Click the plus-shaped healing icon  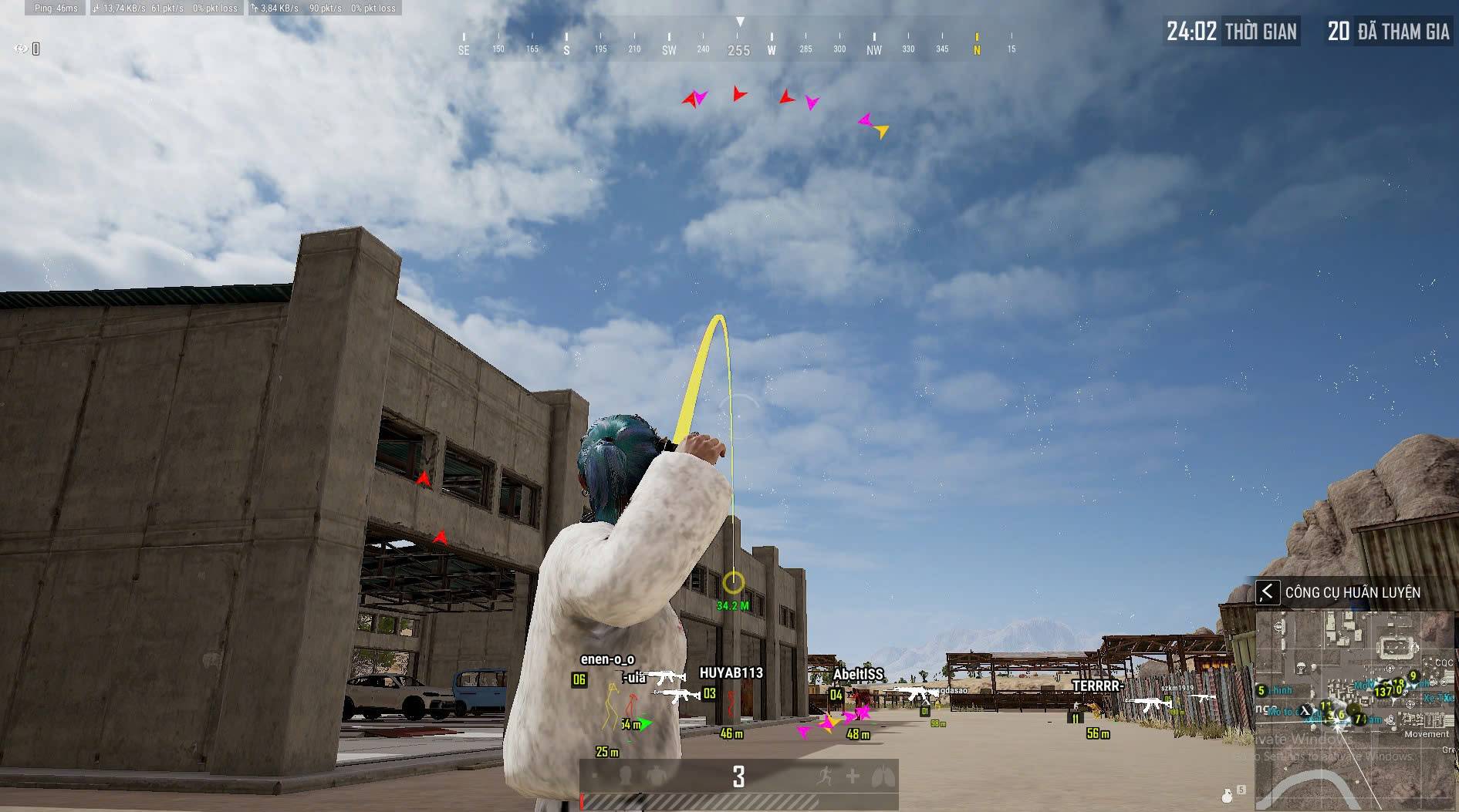coord(853,776)
